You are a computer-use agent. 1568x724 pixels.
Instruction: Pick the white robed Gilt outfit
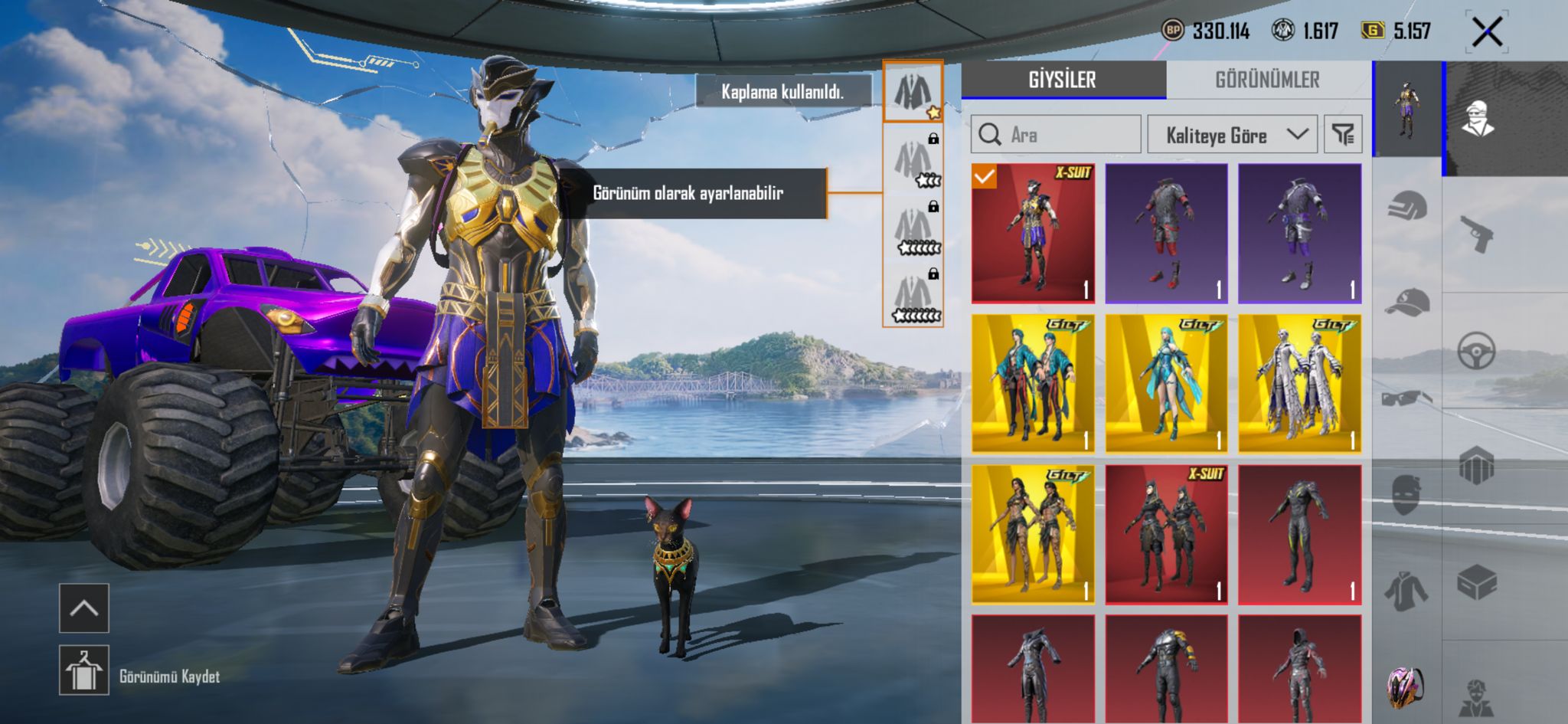[x=1299, y=383]
